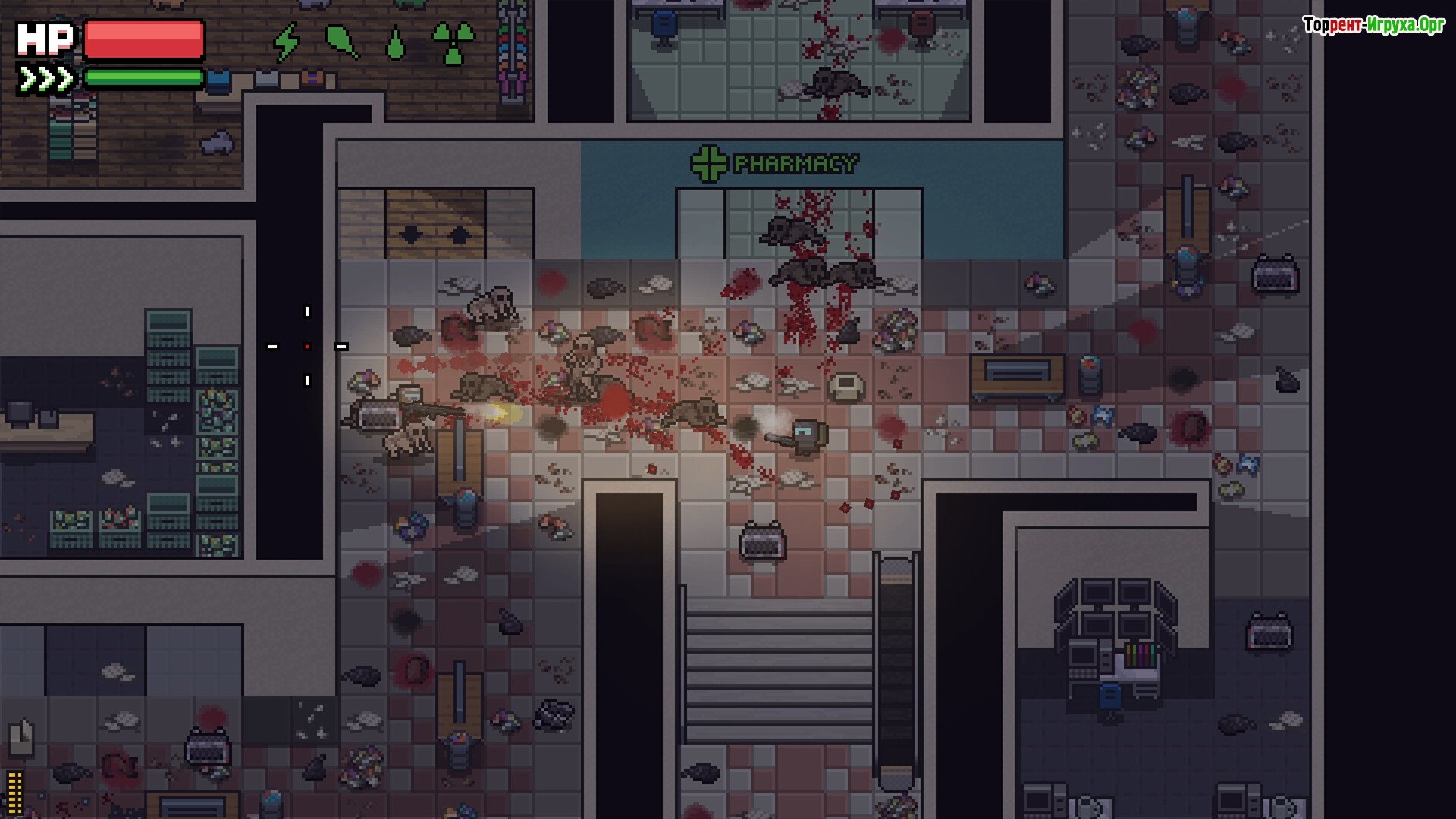1456x819 pixels.
Task: Select the green drumstick hunger icon
Action: tap(341, 42)
